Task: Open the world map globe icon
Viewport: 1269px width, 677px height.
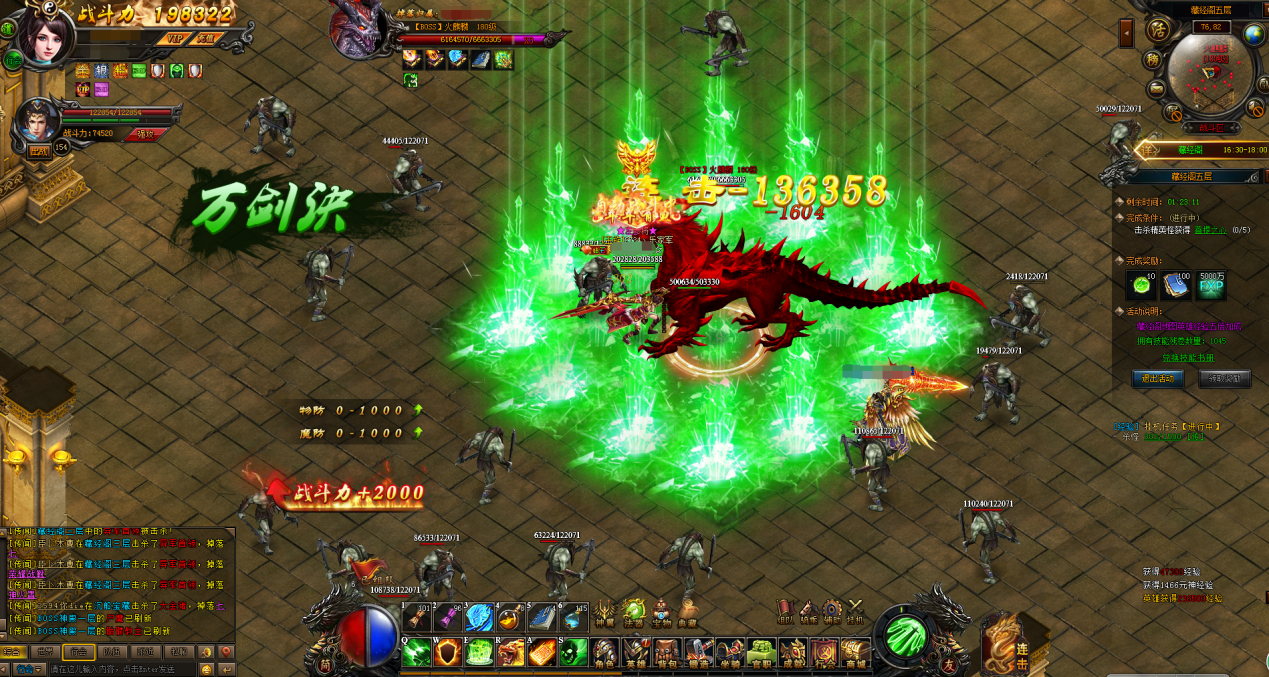Action: pyautogui.click(x=1254, y=34)
